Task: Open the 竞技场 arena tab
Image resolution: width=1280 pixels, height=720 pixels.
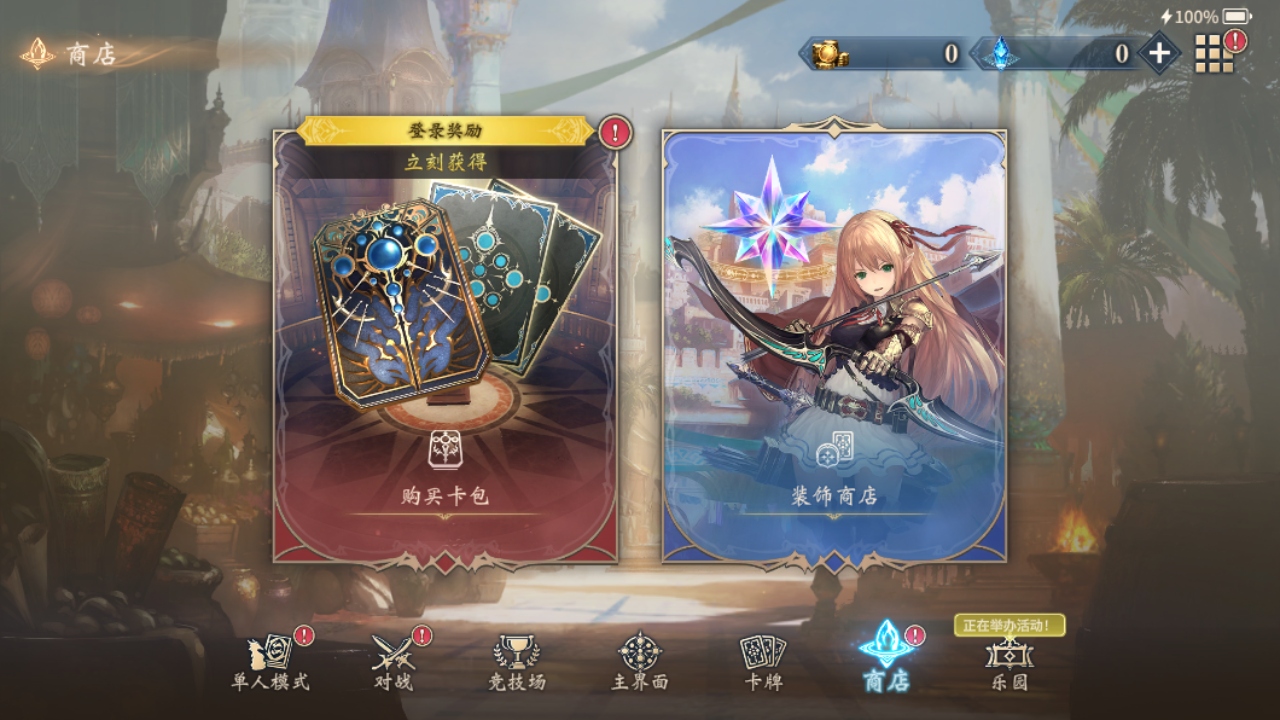Action: coord(516,662)
